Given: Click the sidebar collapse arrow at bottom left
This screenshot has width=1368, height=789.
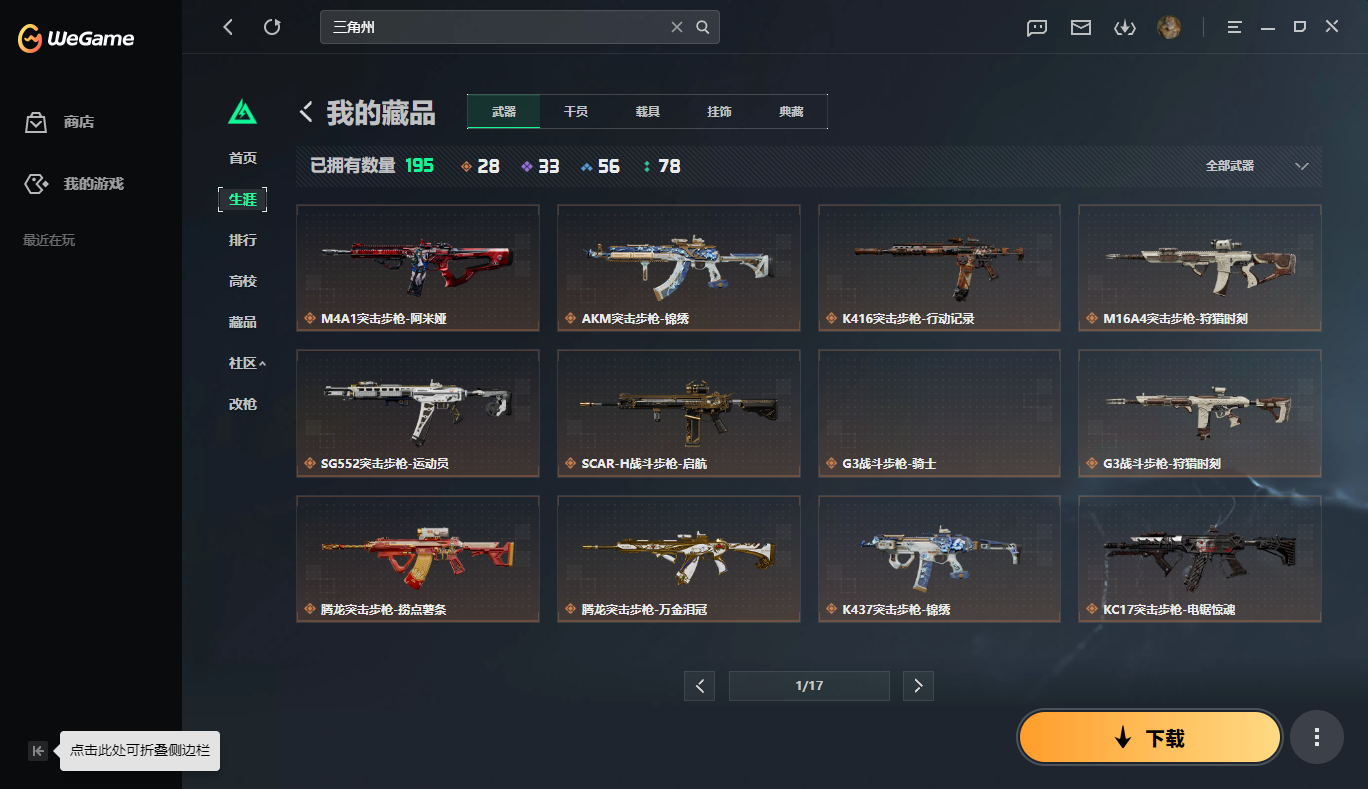Looking at the screenshot, I should pos(38,750).
